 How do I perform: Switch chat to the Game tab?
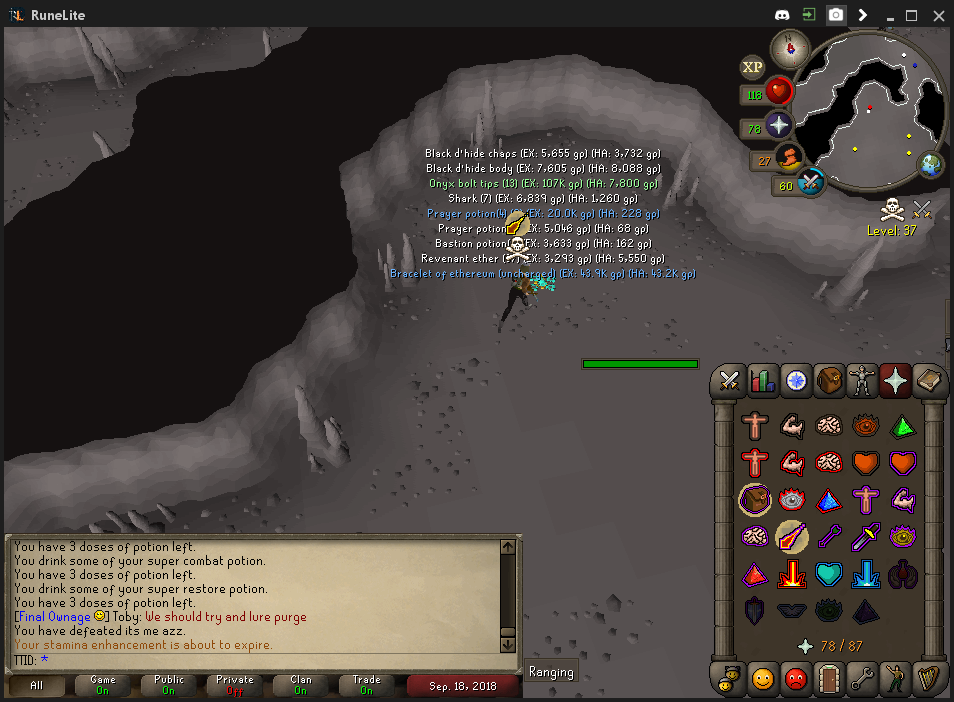(x=103, y=685)
